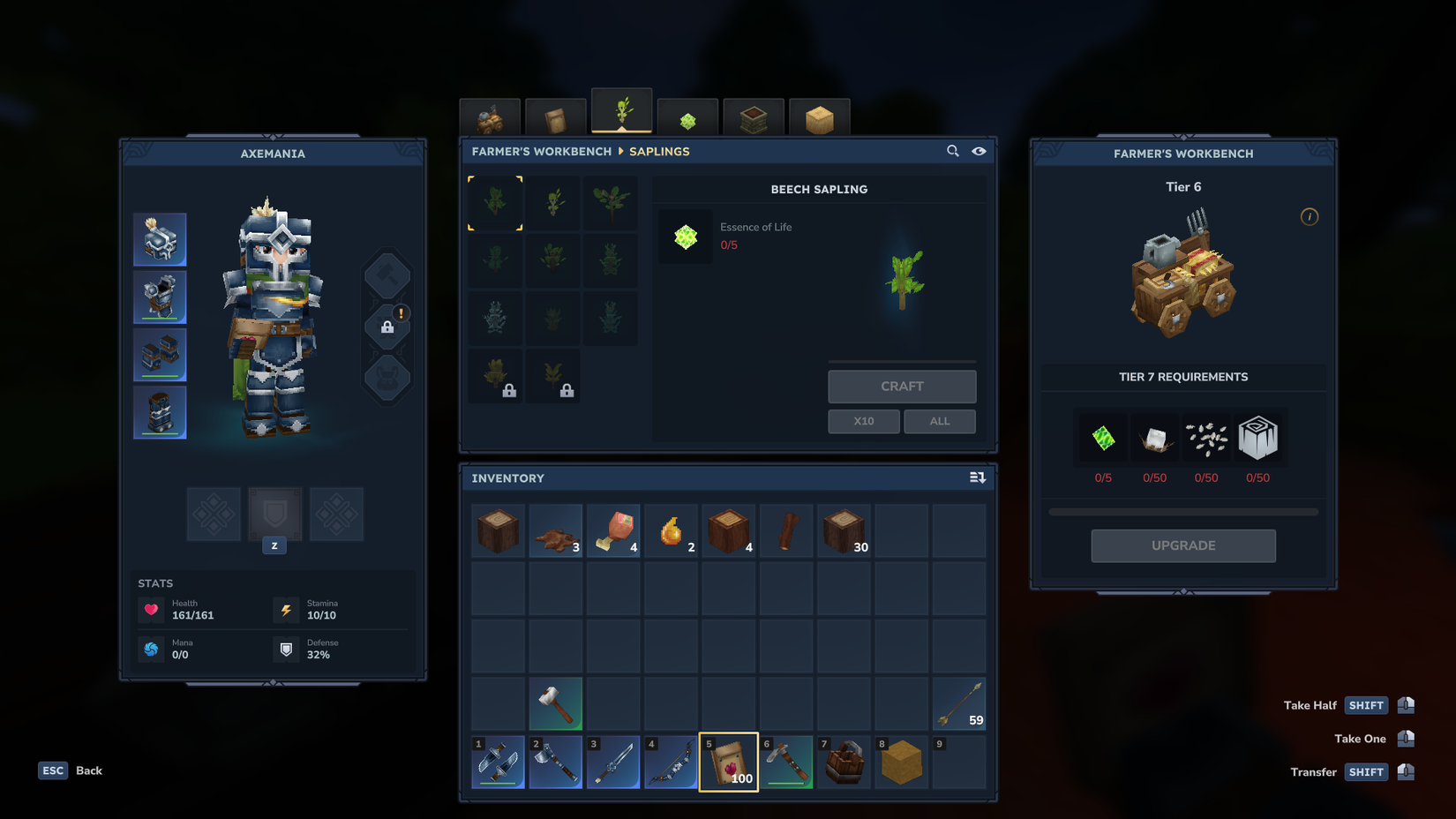Select the Beech Sapling recipe thumbnail
1456x819 pixels.
[494, 203]
